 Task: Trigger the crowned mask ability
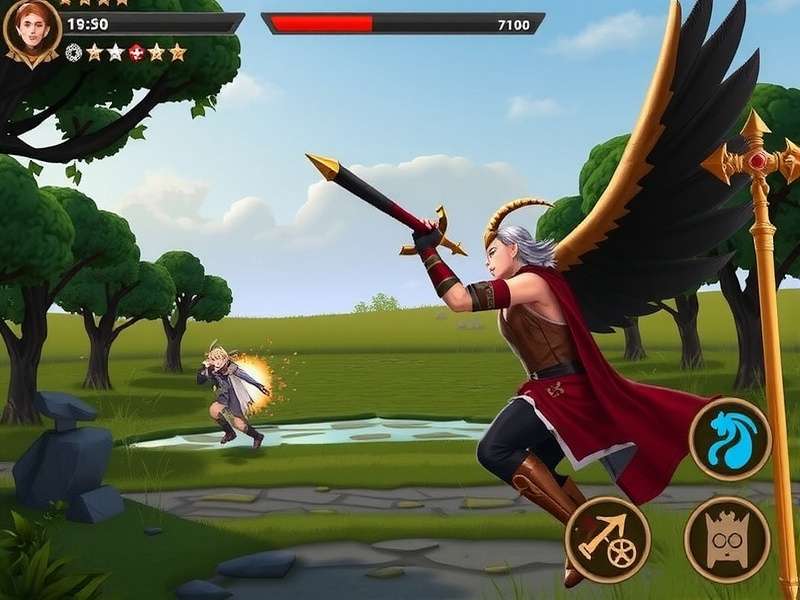click(x=726, y=539)
